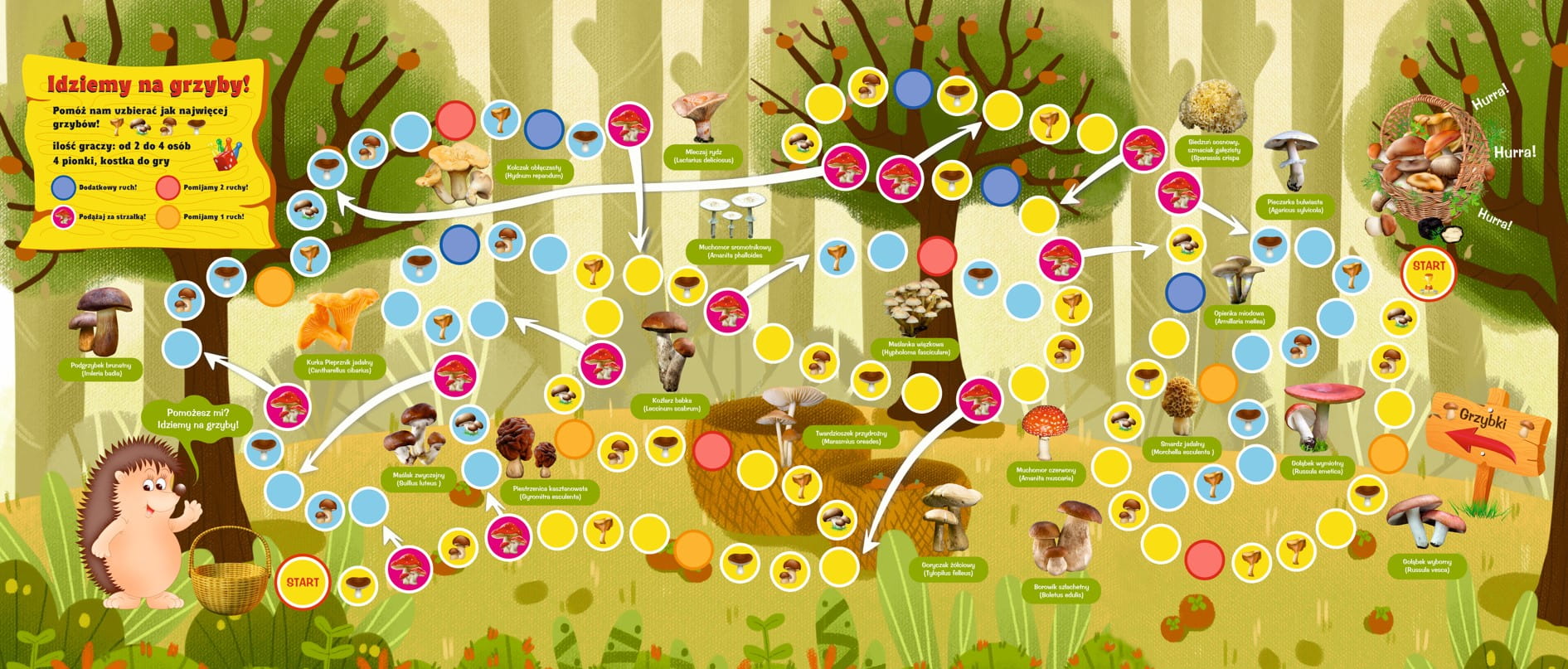This screenshot has height=669, width=1568.
Task: Select the red 'Pomijamy 2 ruchy!' legend circle
Action: tap(168, 187)
